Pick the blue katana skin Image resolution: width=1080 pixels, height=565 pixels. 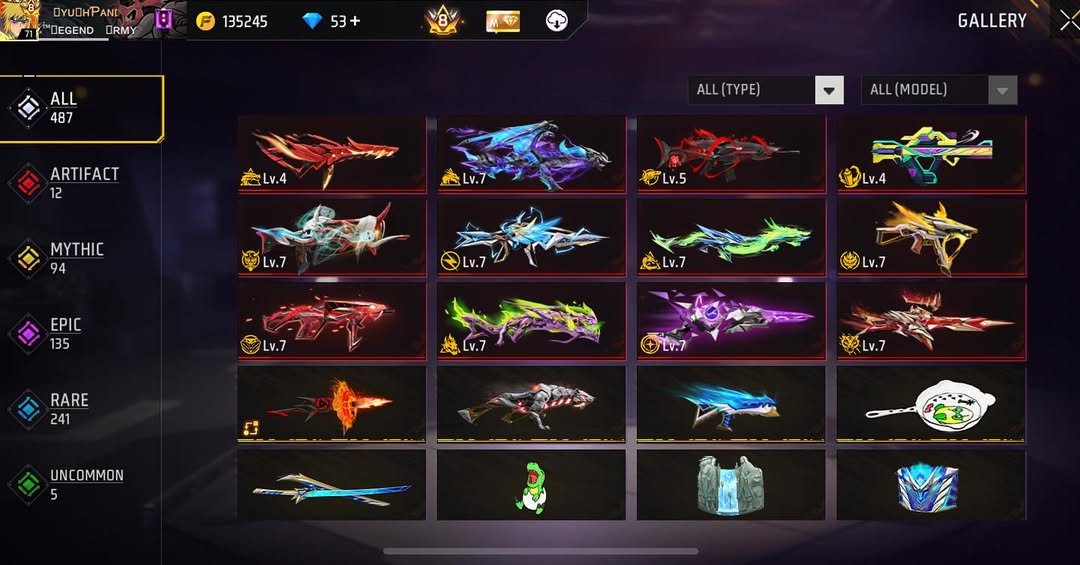point(331,485)
